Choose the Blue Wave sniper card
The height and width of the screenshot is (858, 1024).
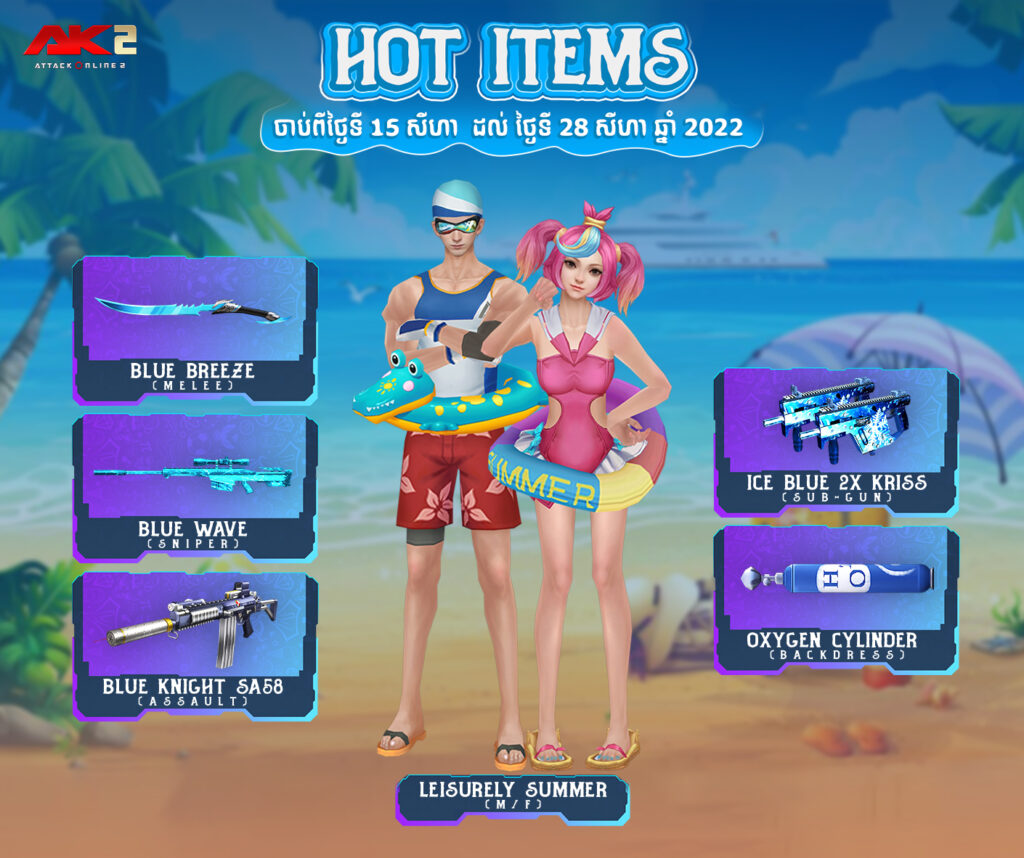point(195,487)
